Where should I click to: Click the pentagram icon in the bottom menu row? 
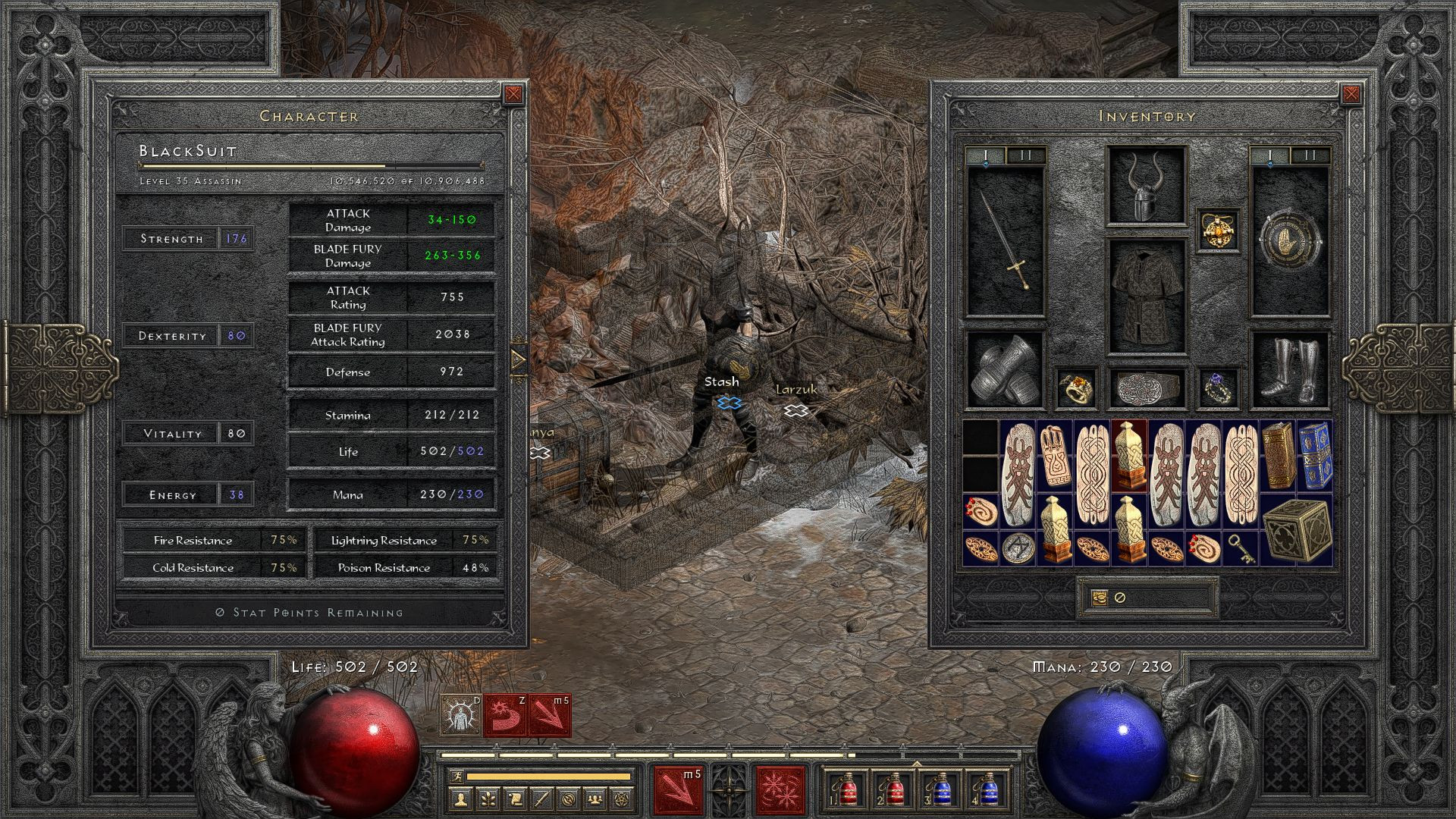tap(622, 800)
